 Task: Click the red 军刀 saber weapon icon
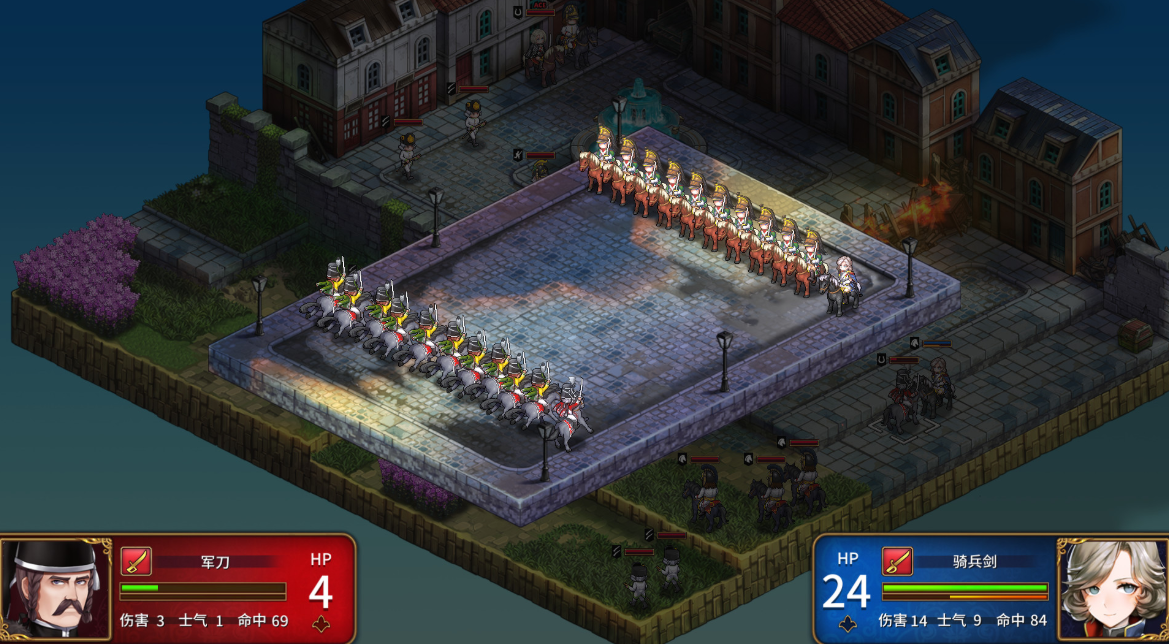(x=135, y=561)
